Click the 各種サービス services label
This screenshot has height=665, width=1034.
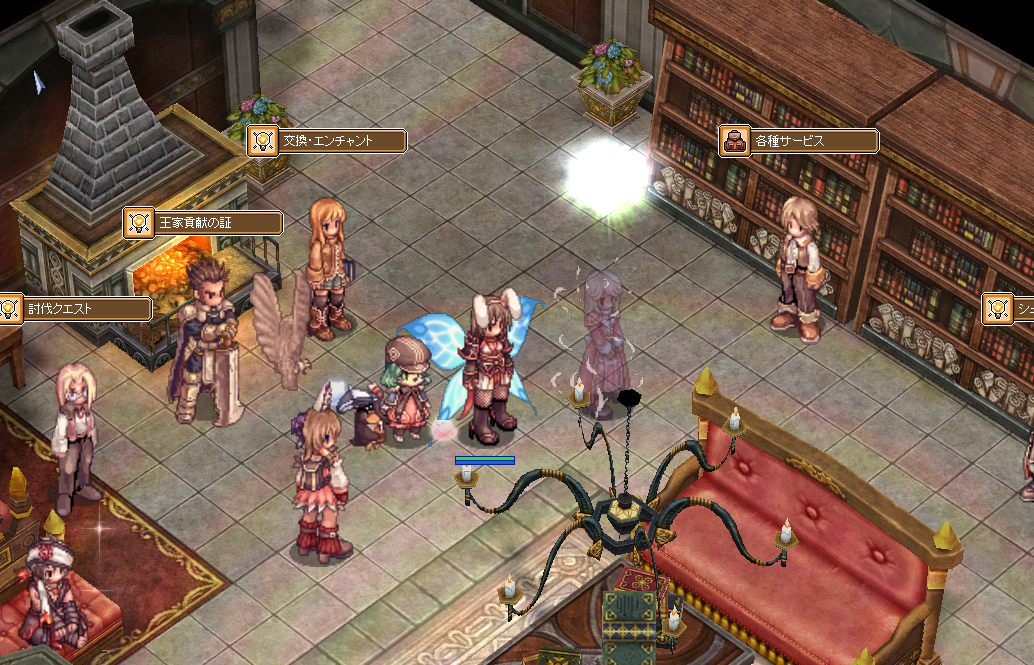[x=799, y=141]
